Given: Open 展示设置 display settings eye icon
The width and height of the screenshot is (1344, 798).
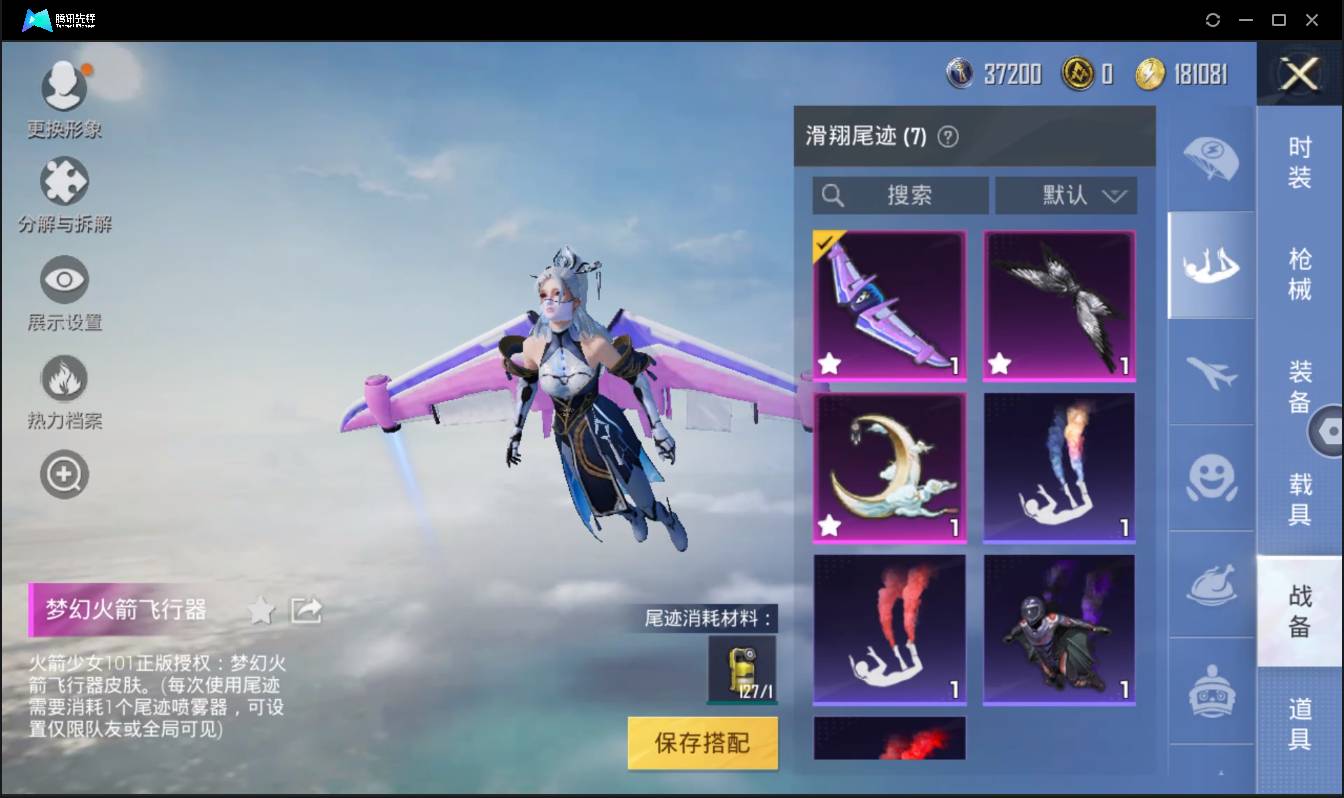Looking at the screenshot, I should 64,281.
